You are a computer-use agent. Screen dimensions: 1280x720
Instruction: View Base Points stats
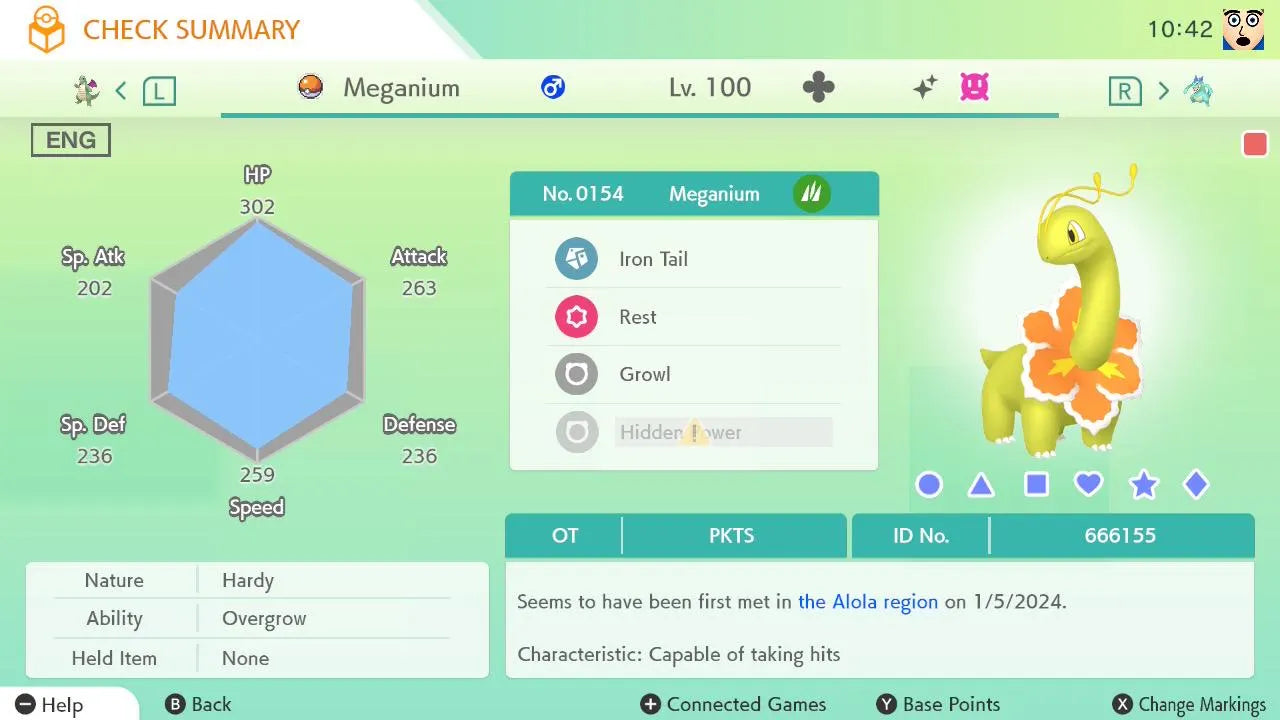pos(938,704)
